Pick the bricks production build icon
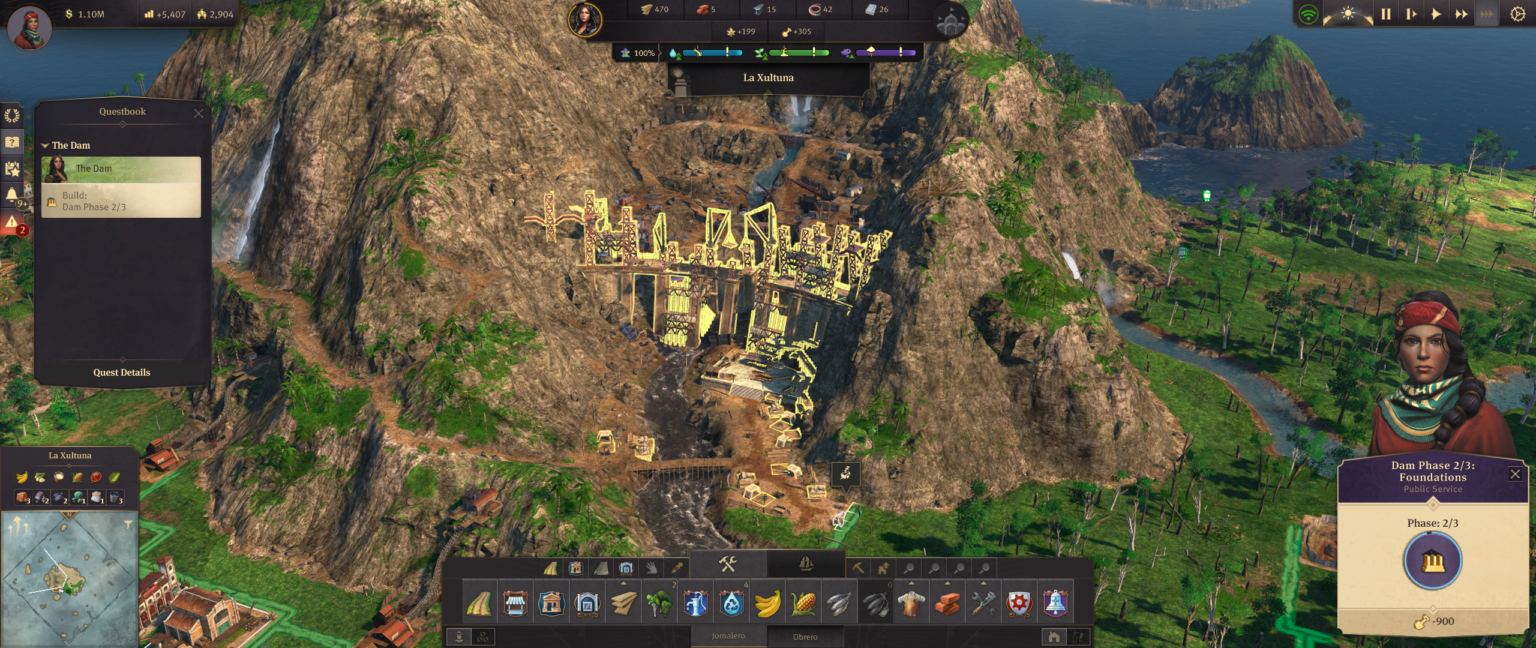 (x=947, y=603)
